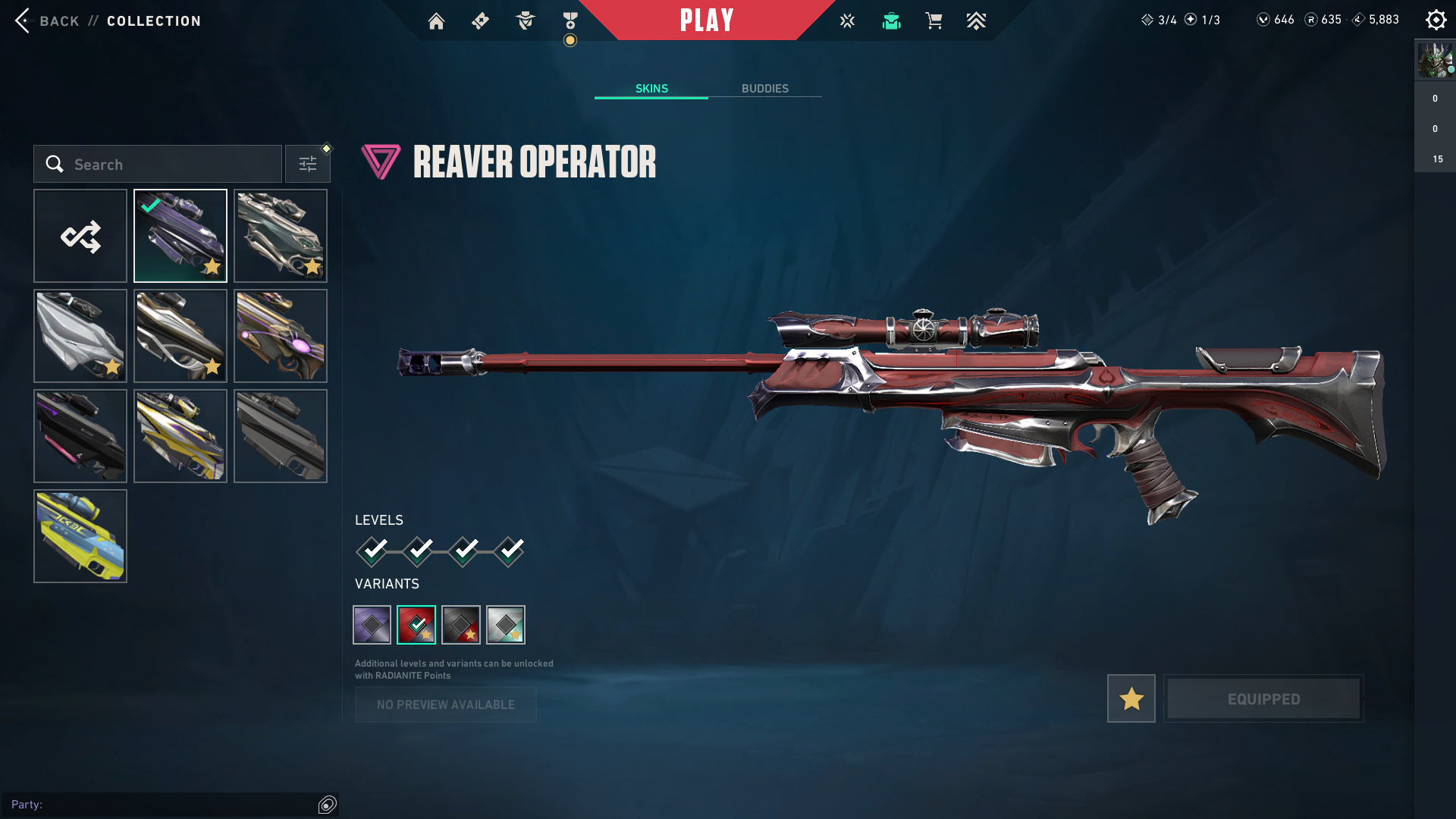This screenshot has height=819, width=1456.
Task: Select the yellow and blue Operator skin
Action: 80,536
